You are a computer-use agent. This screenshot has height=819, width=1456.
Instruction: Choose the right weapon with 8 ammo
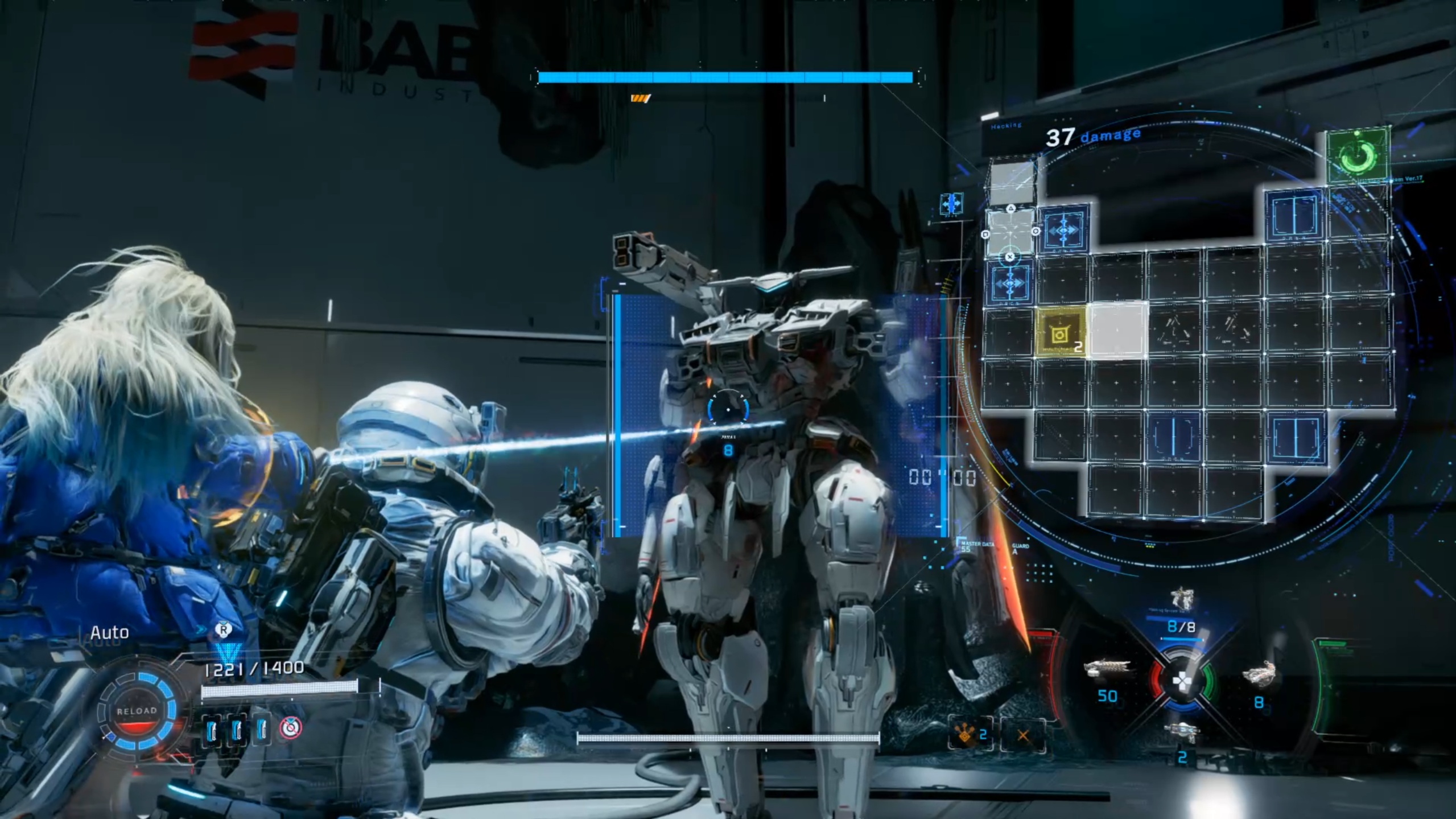1259,676
